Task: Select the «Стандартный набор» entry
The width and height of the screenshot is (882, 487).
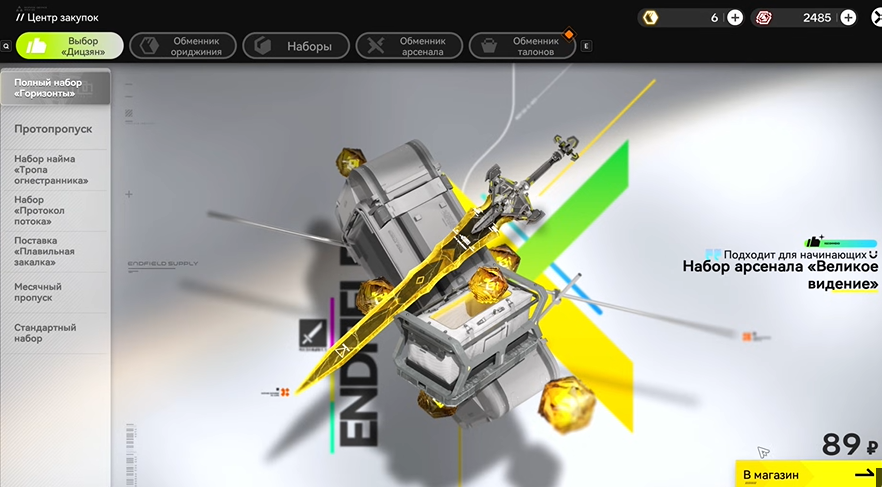Action: tap(55, 333)
